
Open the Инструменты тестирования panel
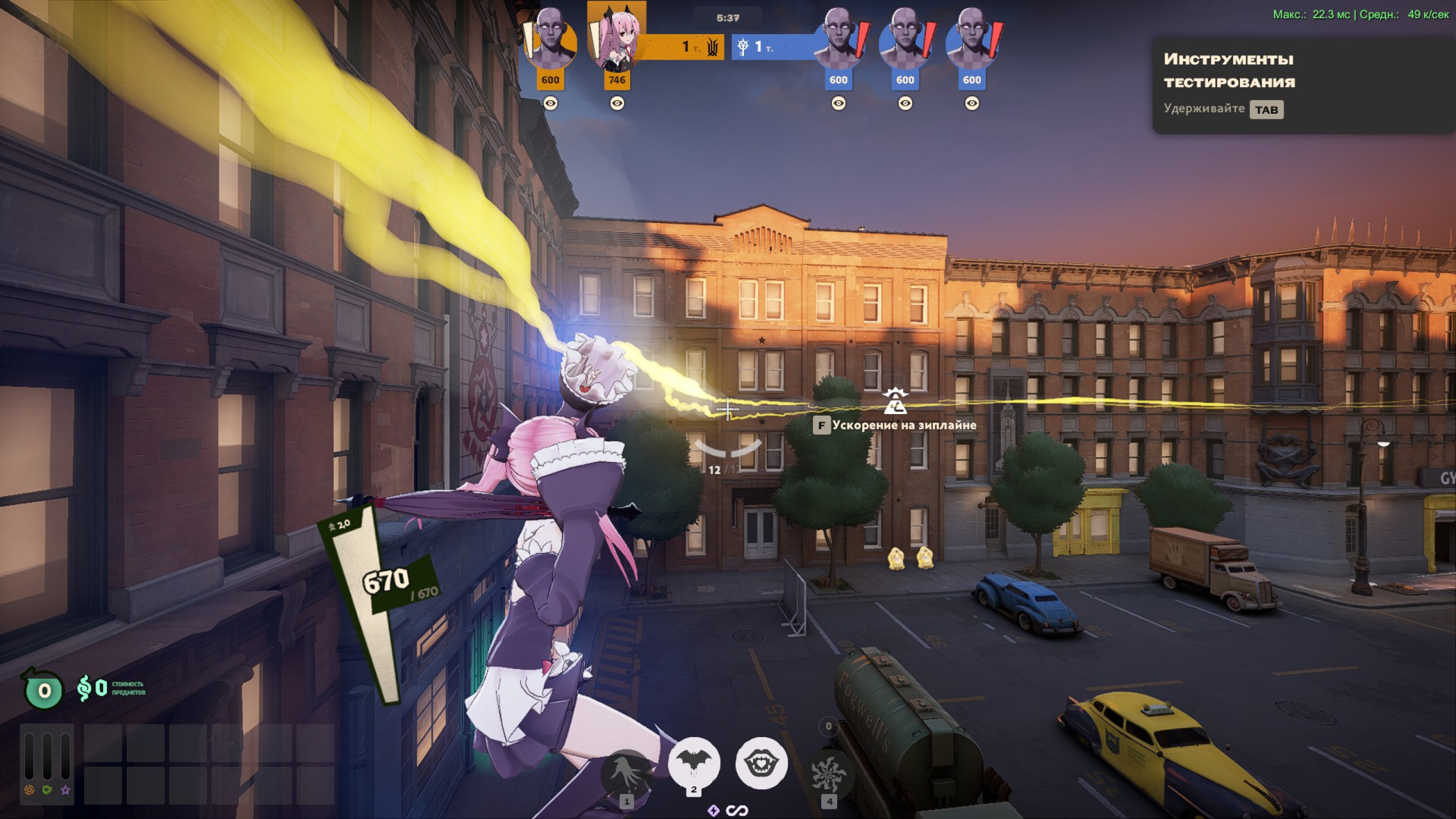[x=1228, y=71]
